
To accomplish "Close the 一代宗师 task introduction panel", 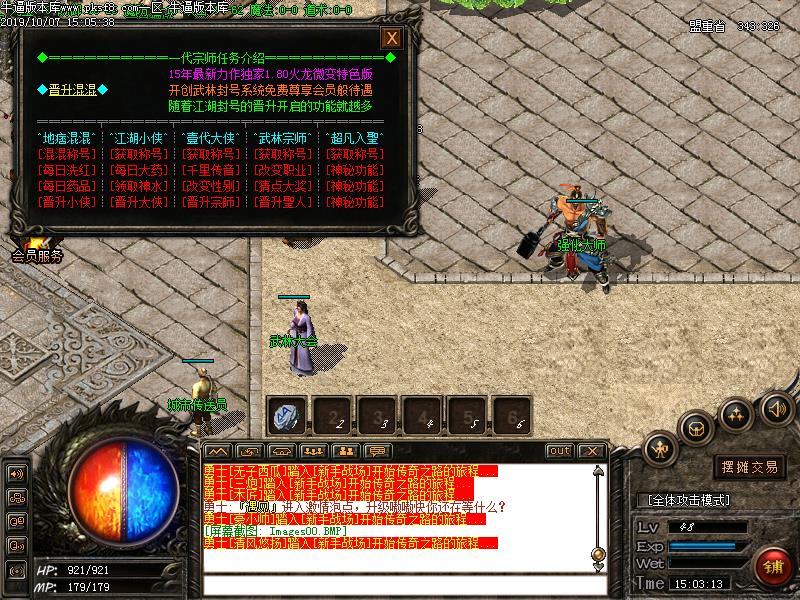I will tap(392, 38).
